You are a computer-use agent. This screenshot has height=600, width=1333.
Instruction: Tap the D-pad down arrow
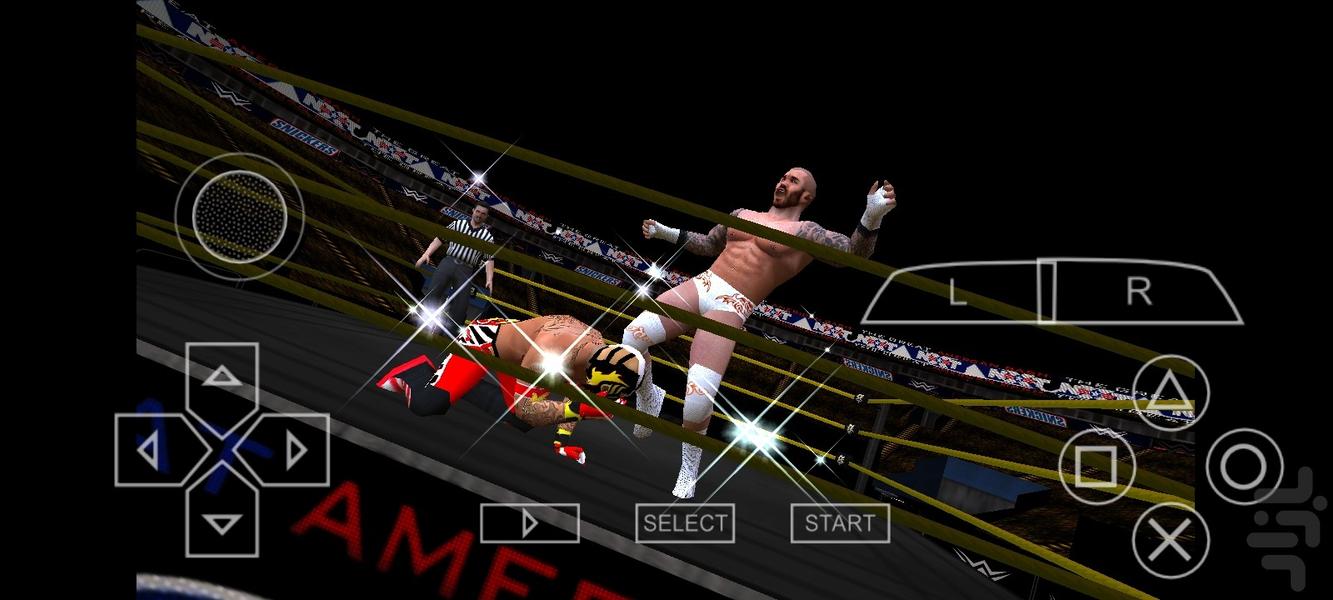[x=222, y=522]
